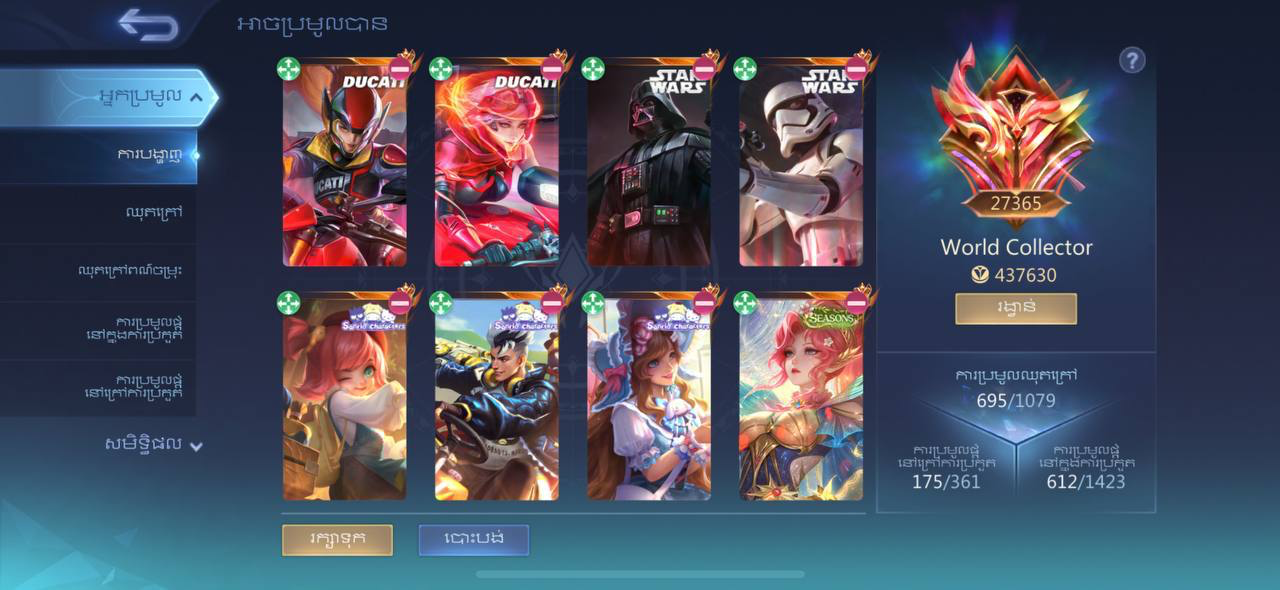Click the blue បោះបង់ button
The image size is (1280, 590).
point(473,539)
